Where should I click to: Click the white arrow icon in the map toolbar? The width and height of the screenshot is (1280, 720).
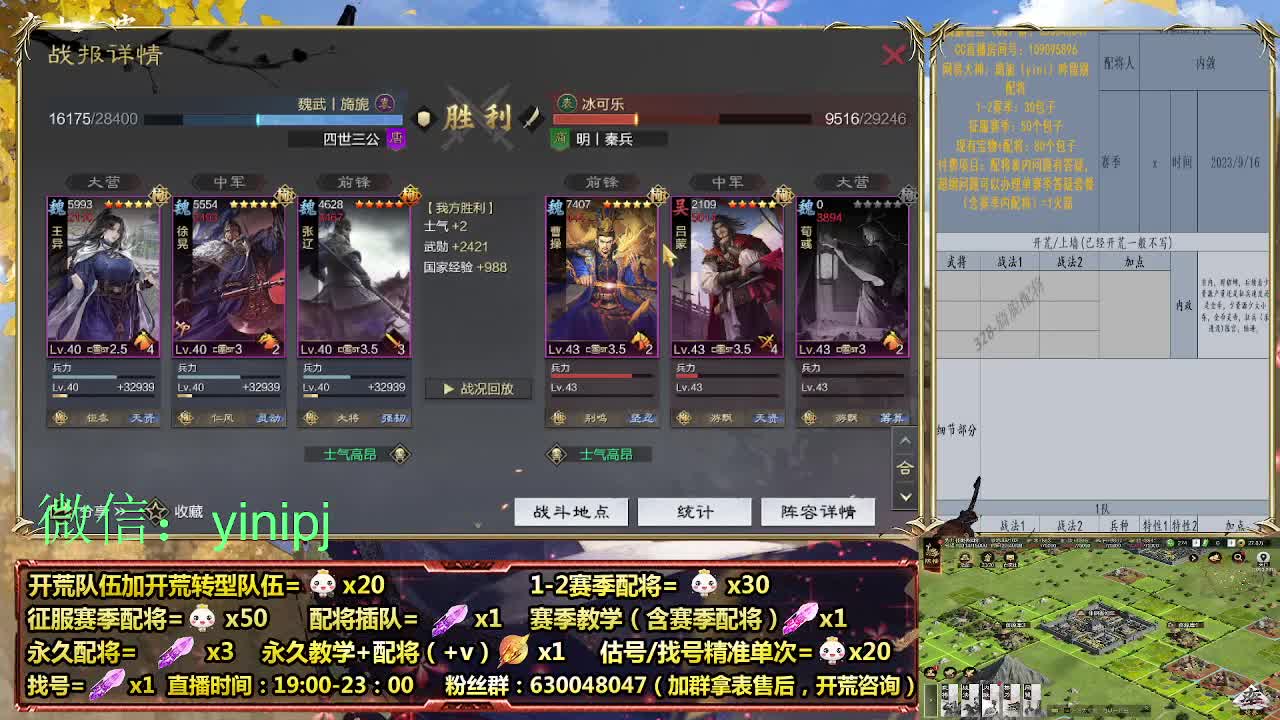1193,557
